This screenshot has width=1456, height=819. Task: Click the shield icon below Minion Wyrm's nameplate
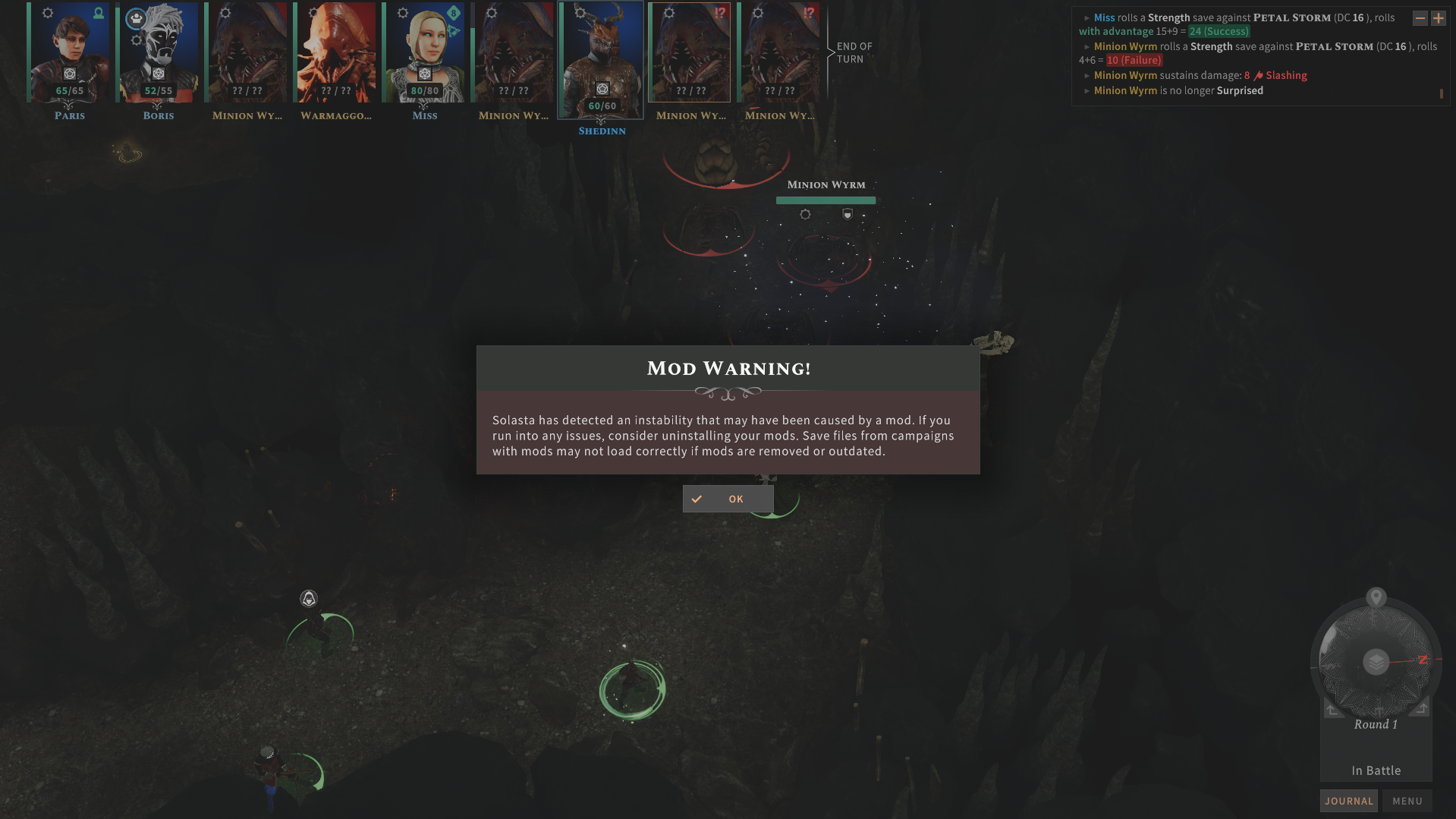point(847,214)
